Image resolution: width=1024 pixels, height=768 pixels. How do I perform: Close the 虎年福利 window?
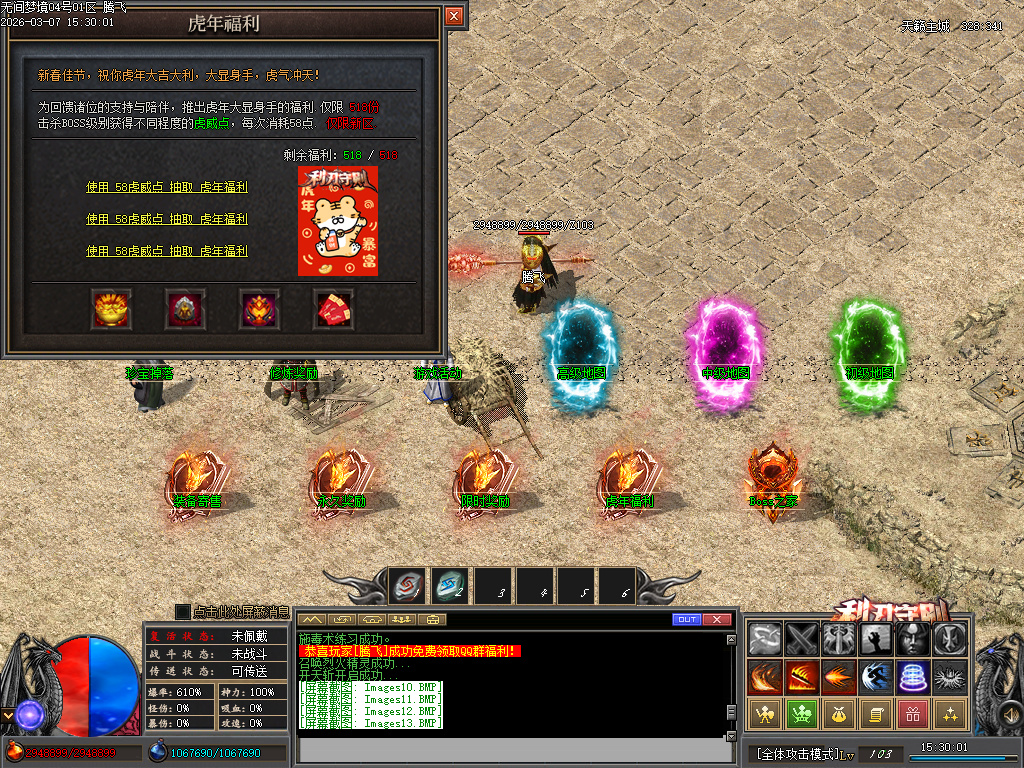pyautogui.click(x=454, y=16)
